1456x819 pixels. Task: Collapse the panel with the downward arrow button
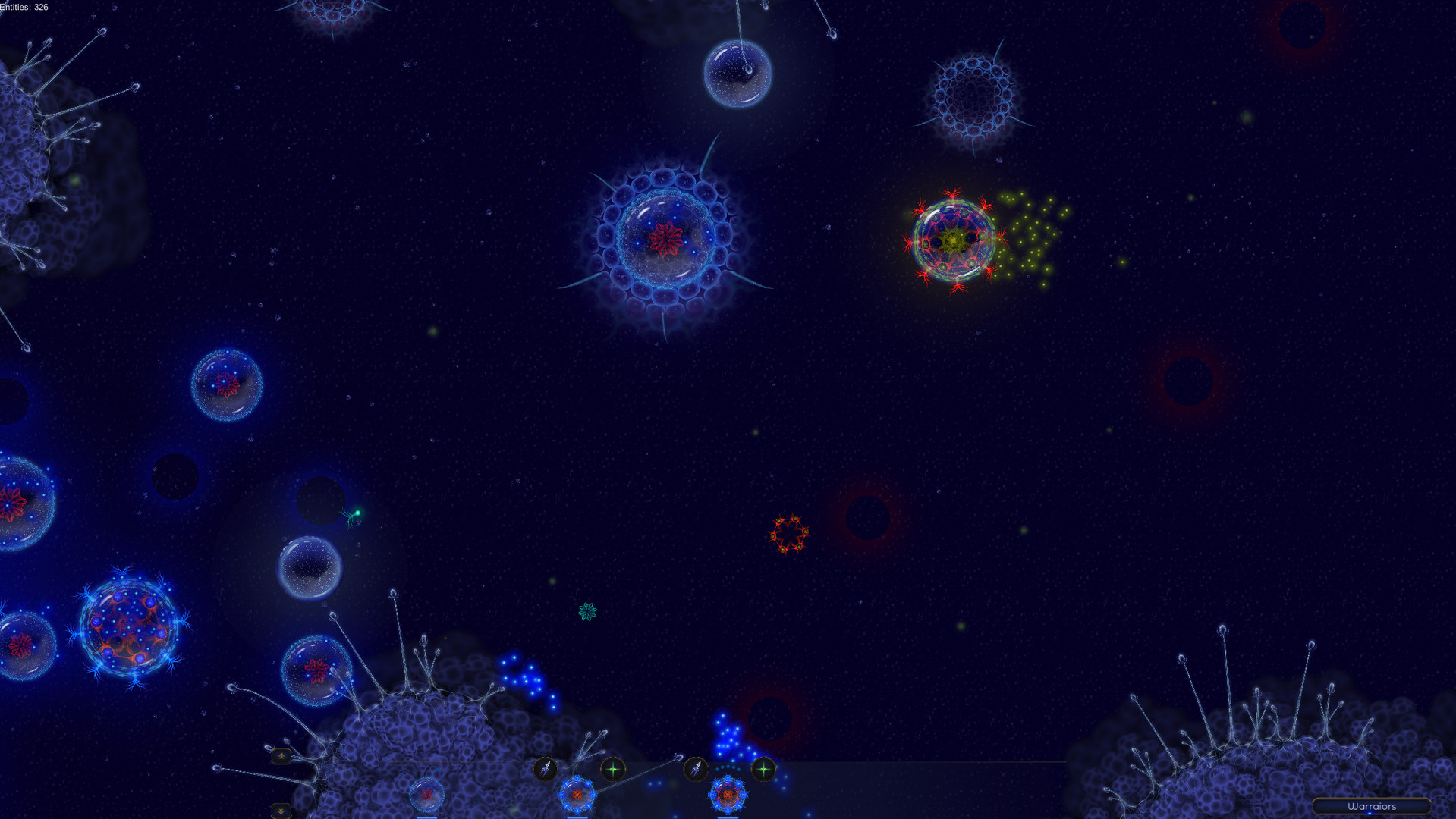pos(281,810)
